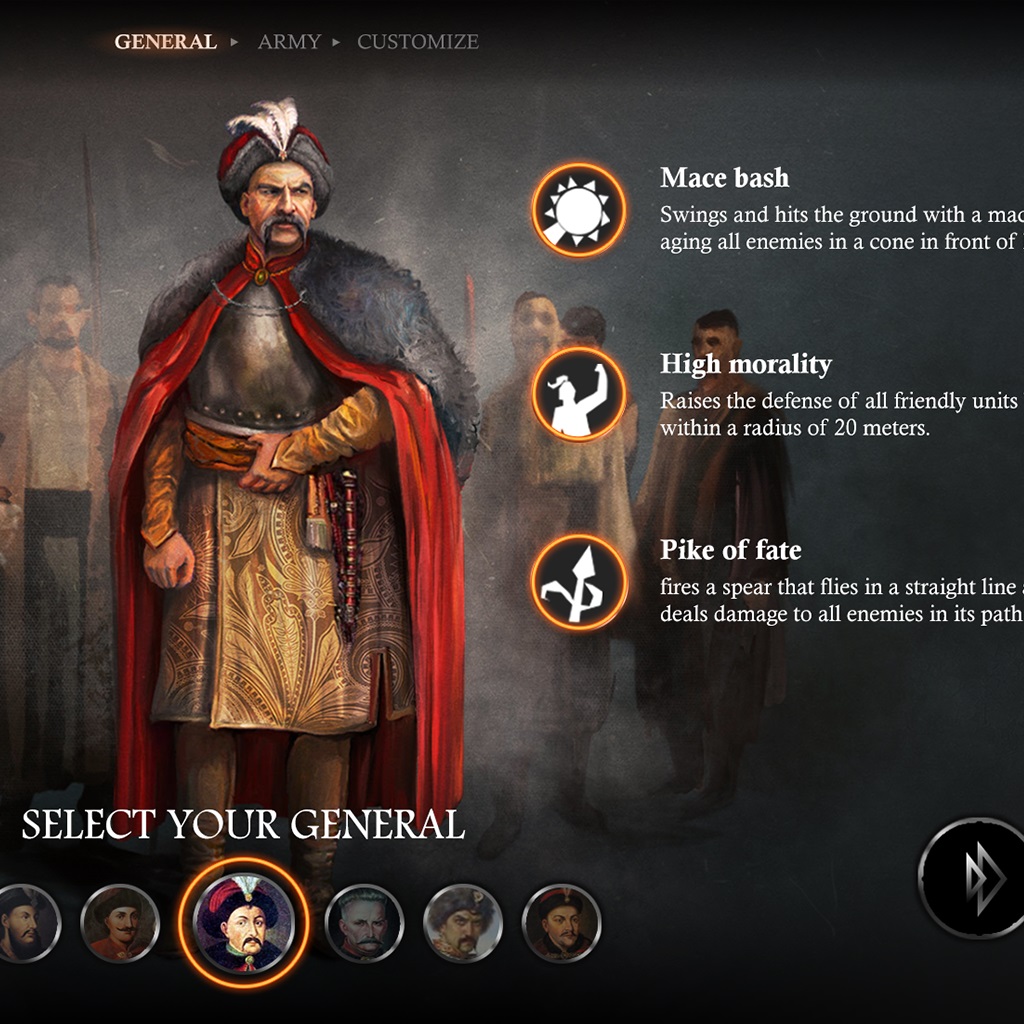The image size is (1024, 1024).
Task: Choose the bareheaded grey-haired general portrait
Action: point(365,922)
